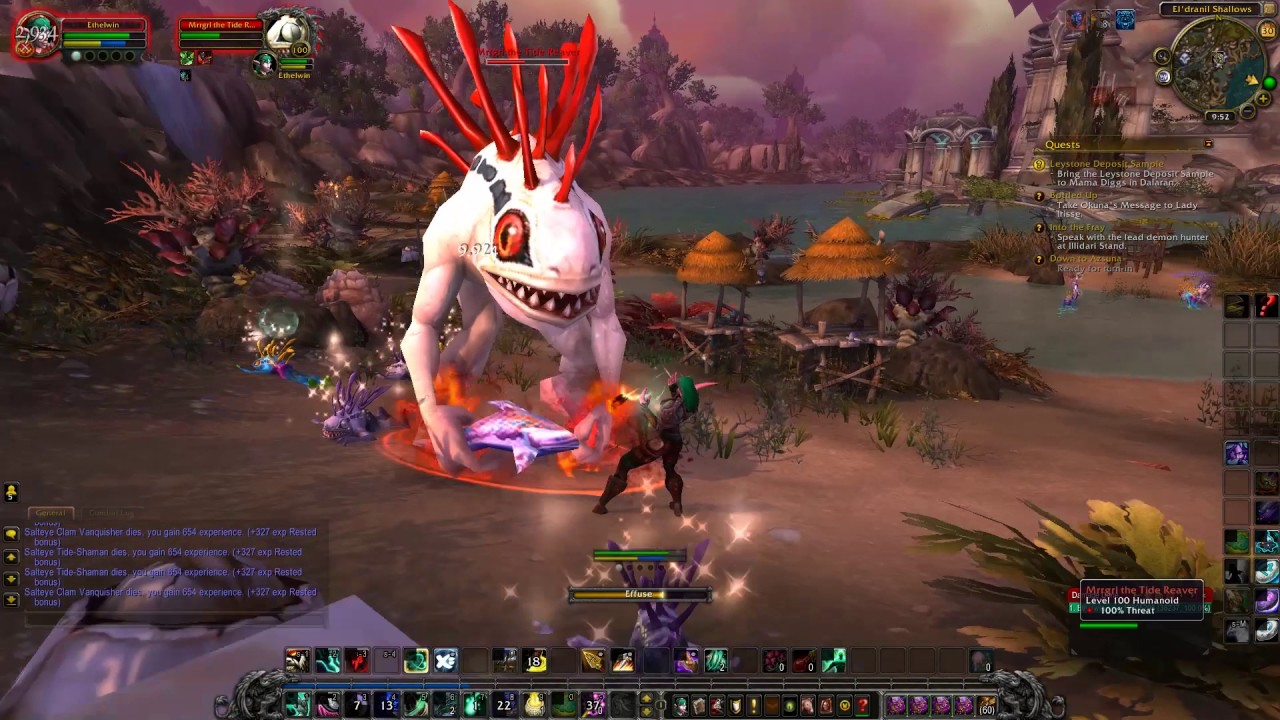The height and width of the screenshot is (720, 1280).
Task: Open the minimap tracking magnifier button
Action: pos(1162,58)
